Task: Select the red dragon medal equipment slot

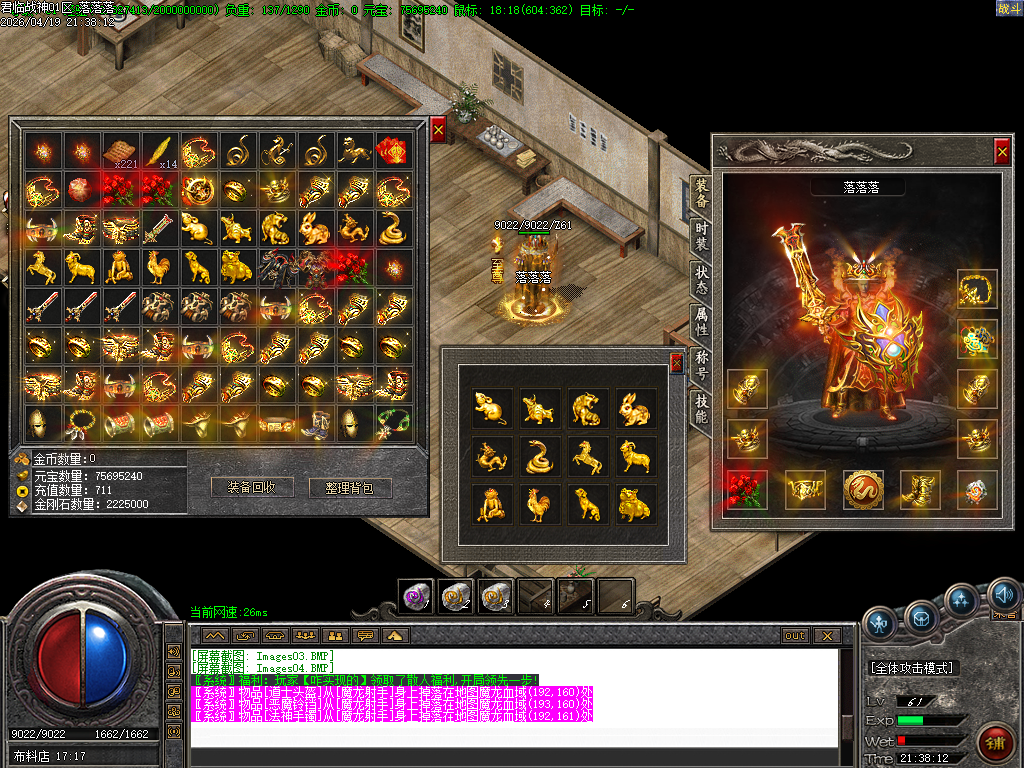Action: pos(862,488)
